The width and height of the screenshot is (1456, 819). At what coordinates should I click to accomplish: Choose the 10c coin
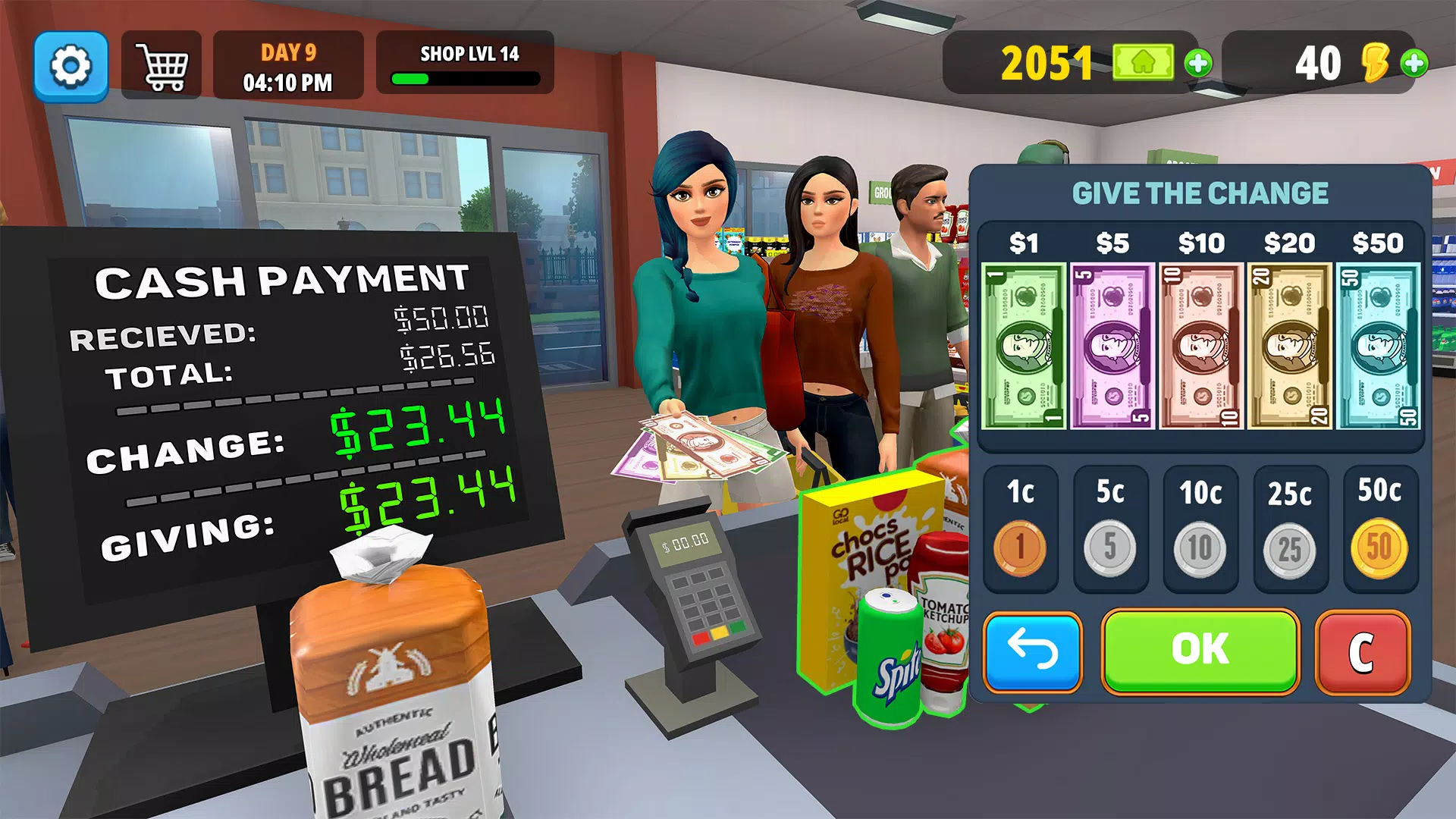[x=1200, y=547]
